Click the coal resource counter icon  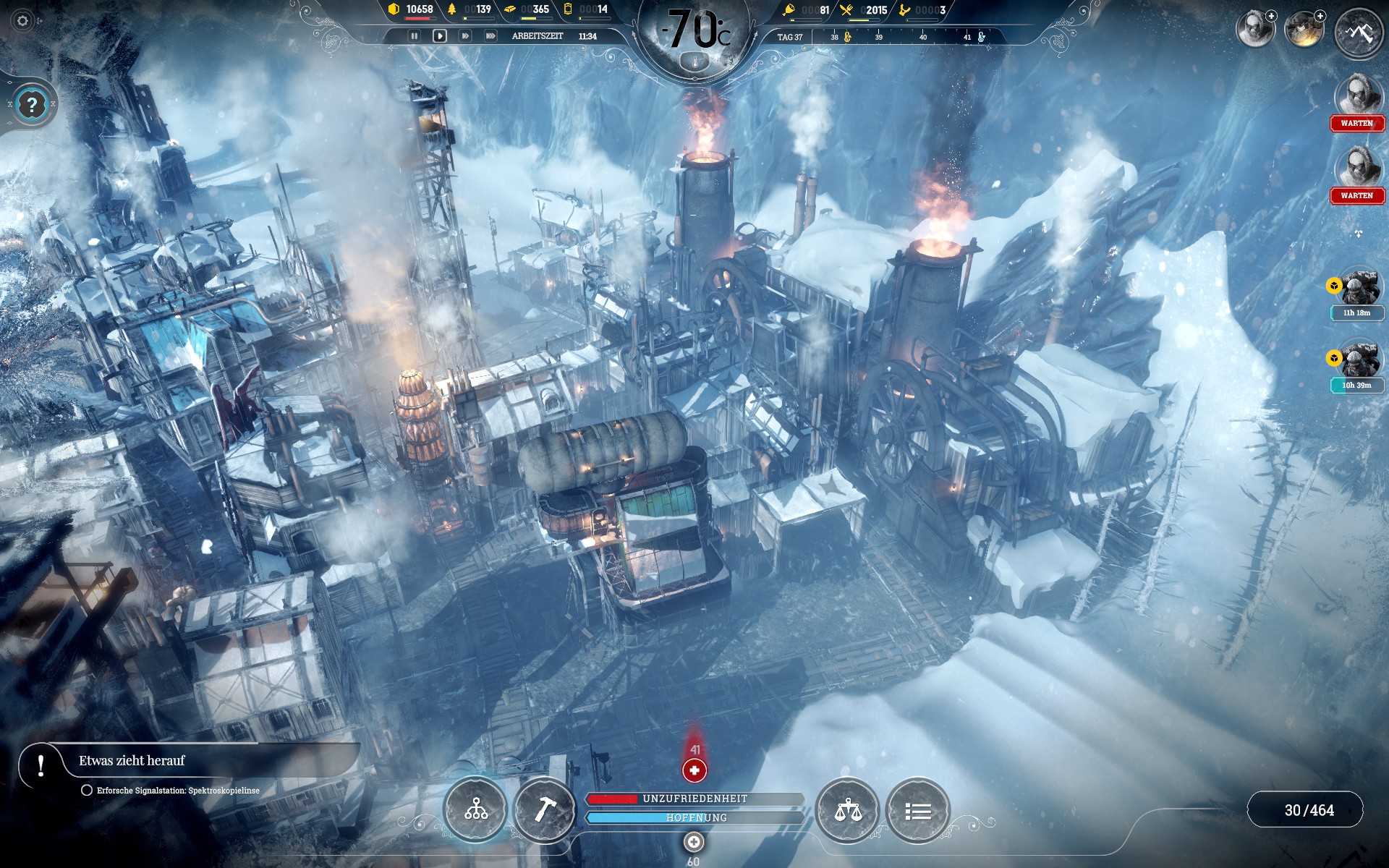point(394,9)
